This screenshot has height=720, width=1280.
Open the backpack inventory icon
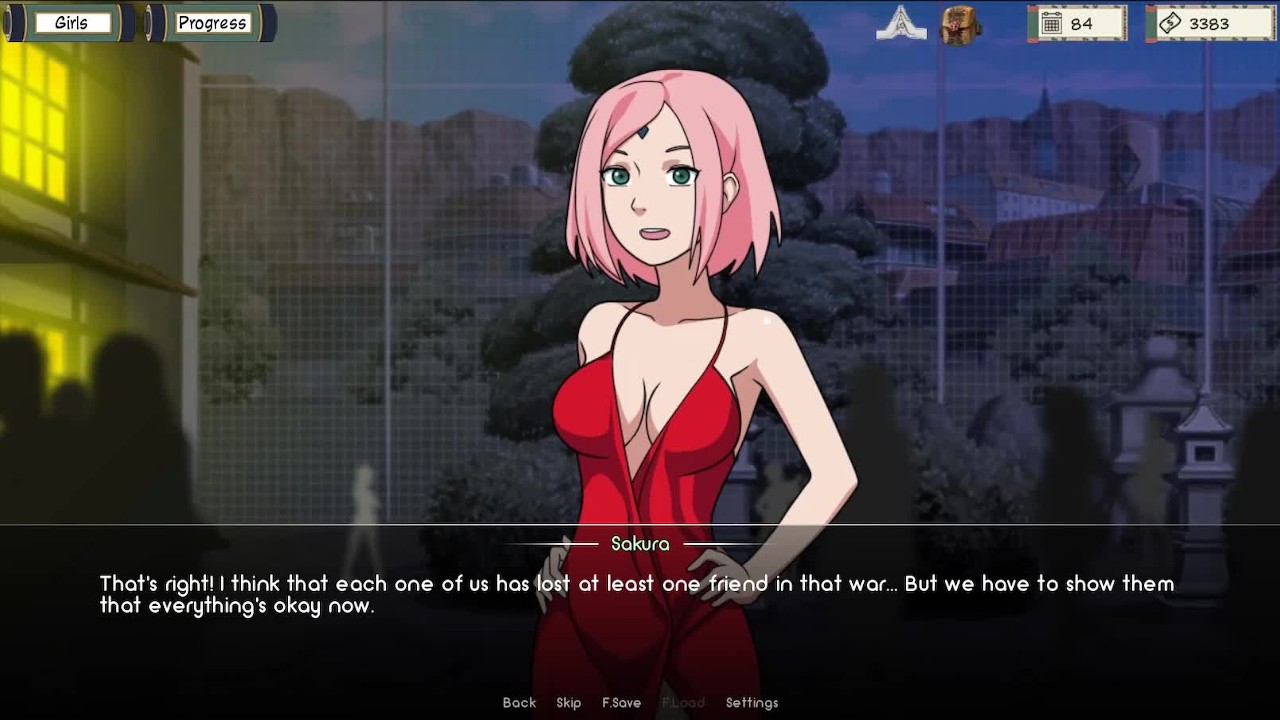point(961,24)
